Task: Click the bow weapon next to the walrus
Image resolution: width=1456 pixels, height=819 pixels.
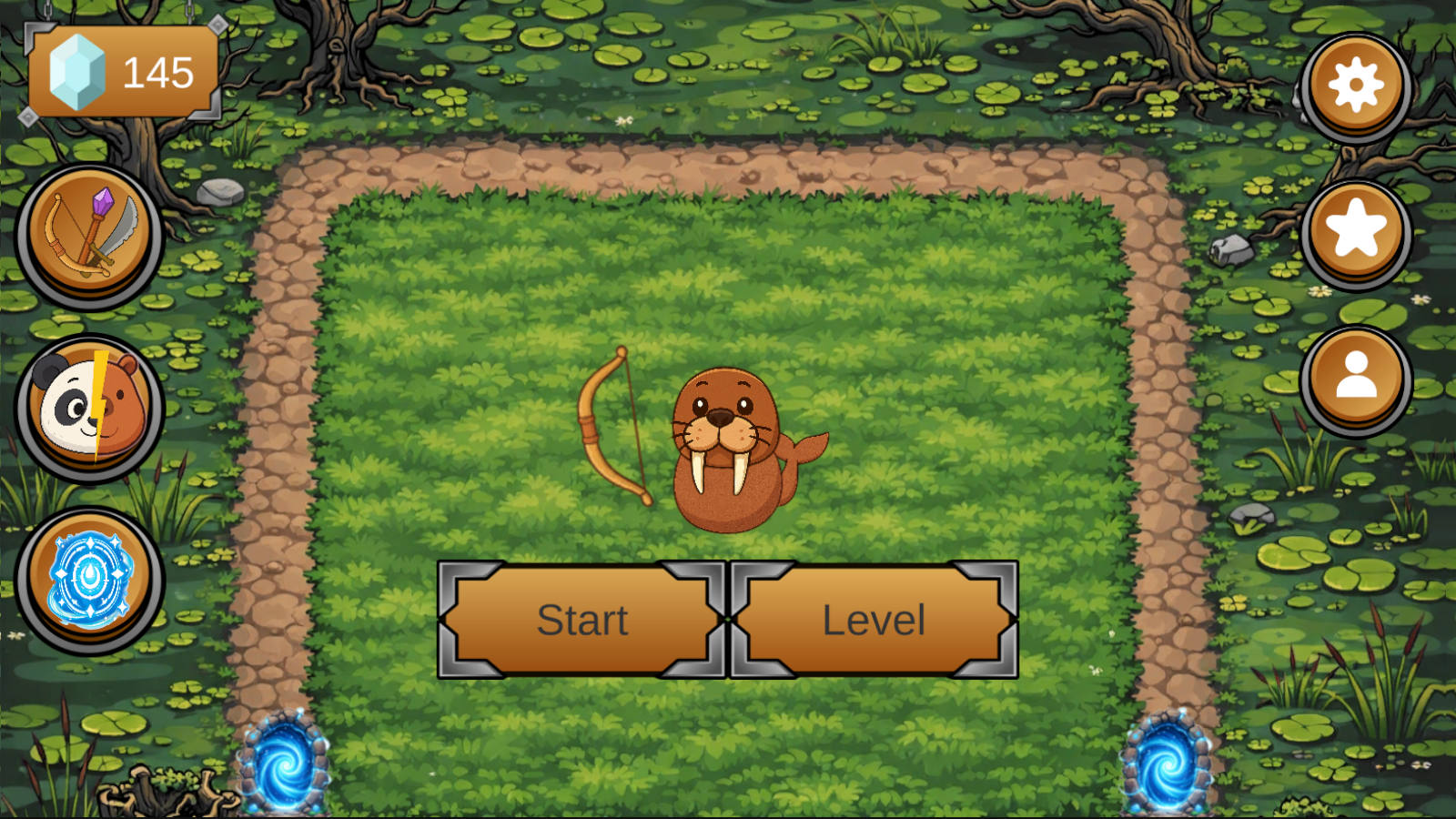Action: tap(612, 428)
